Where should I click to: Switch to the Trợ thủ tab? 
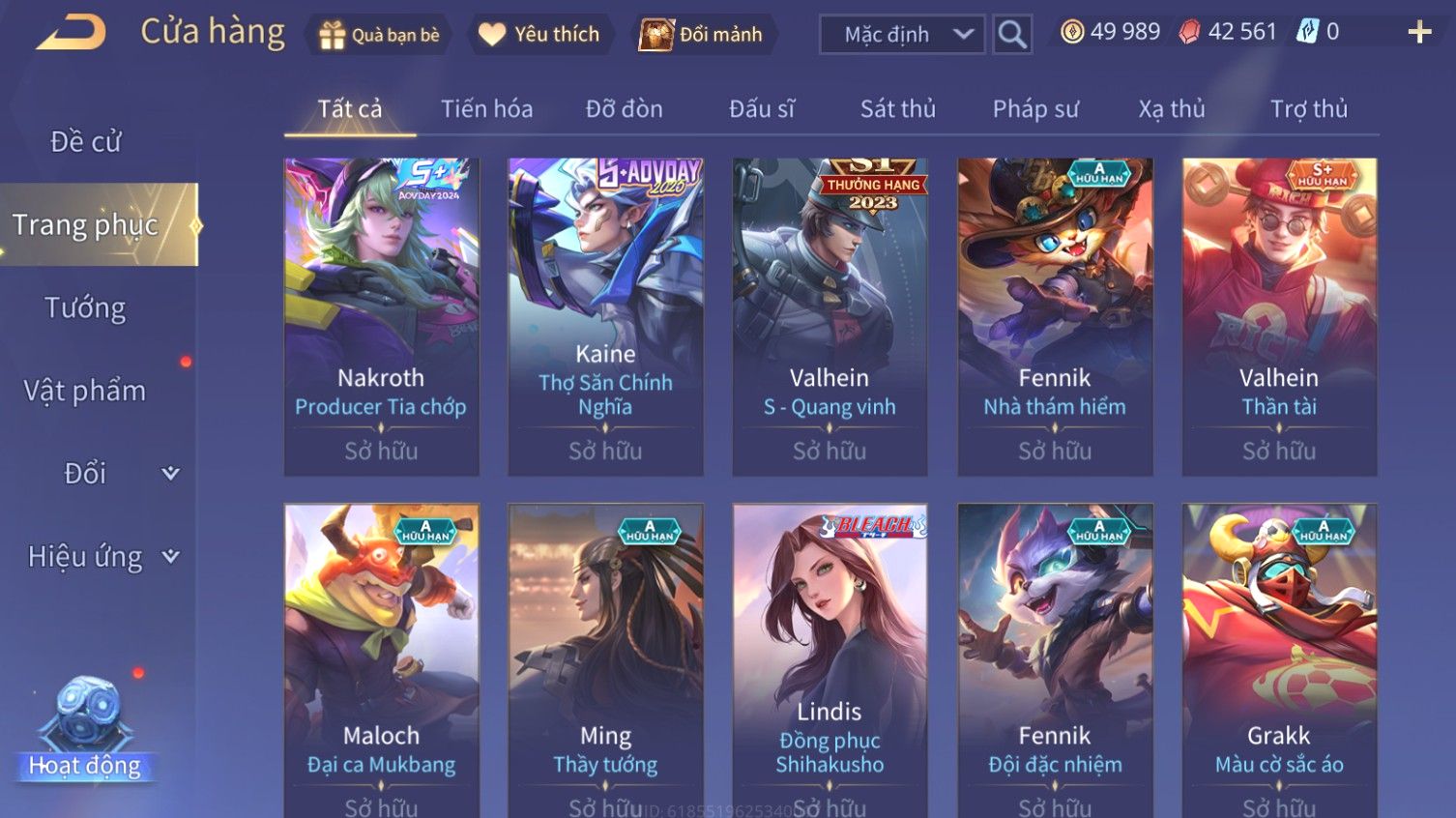(x=1308, y=109)
